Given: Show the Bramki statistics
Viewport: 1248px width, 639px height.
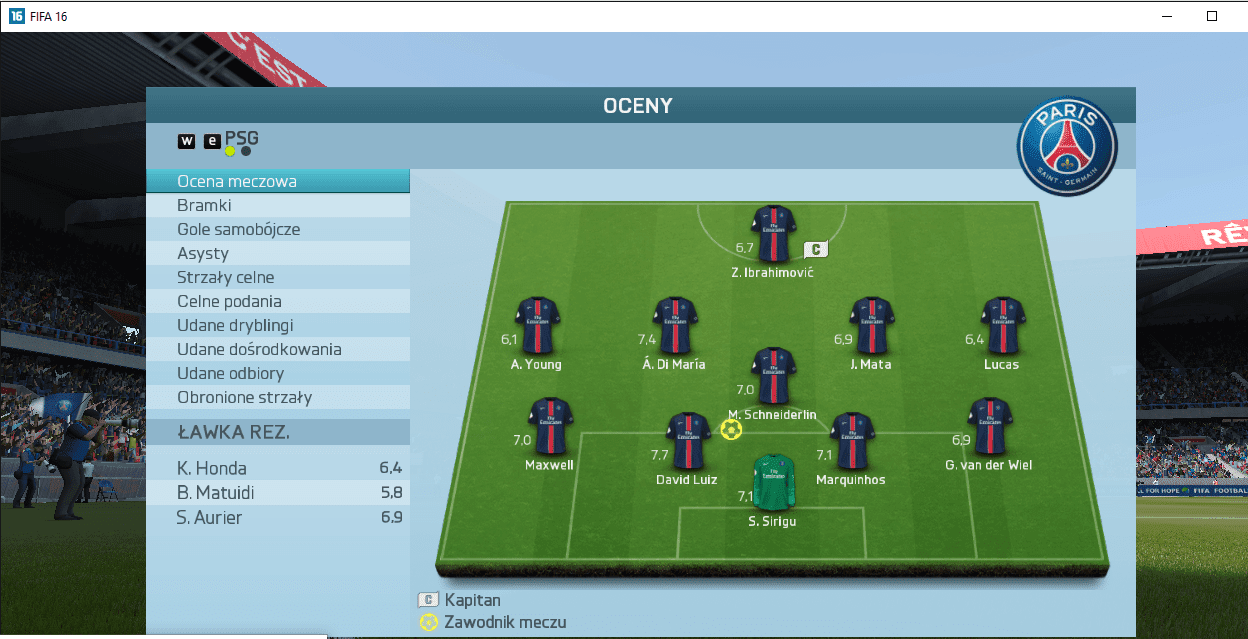Looking at the screenshot, I should click(277, 206).
